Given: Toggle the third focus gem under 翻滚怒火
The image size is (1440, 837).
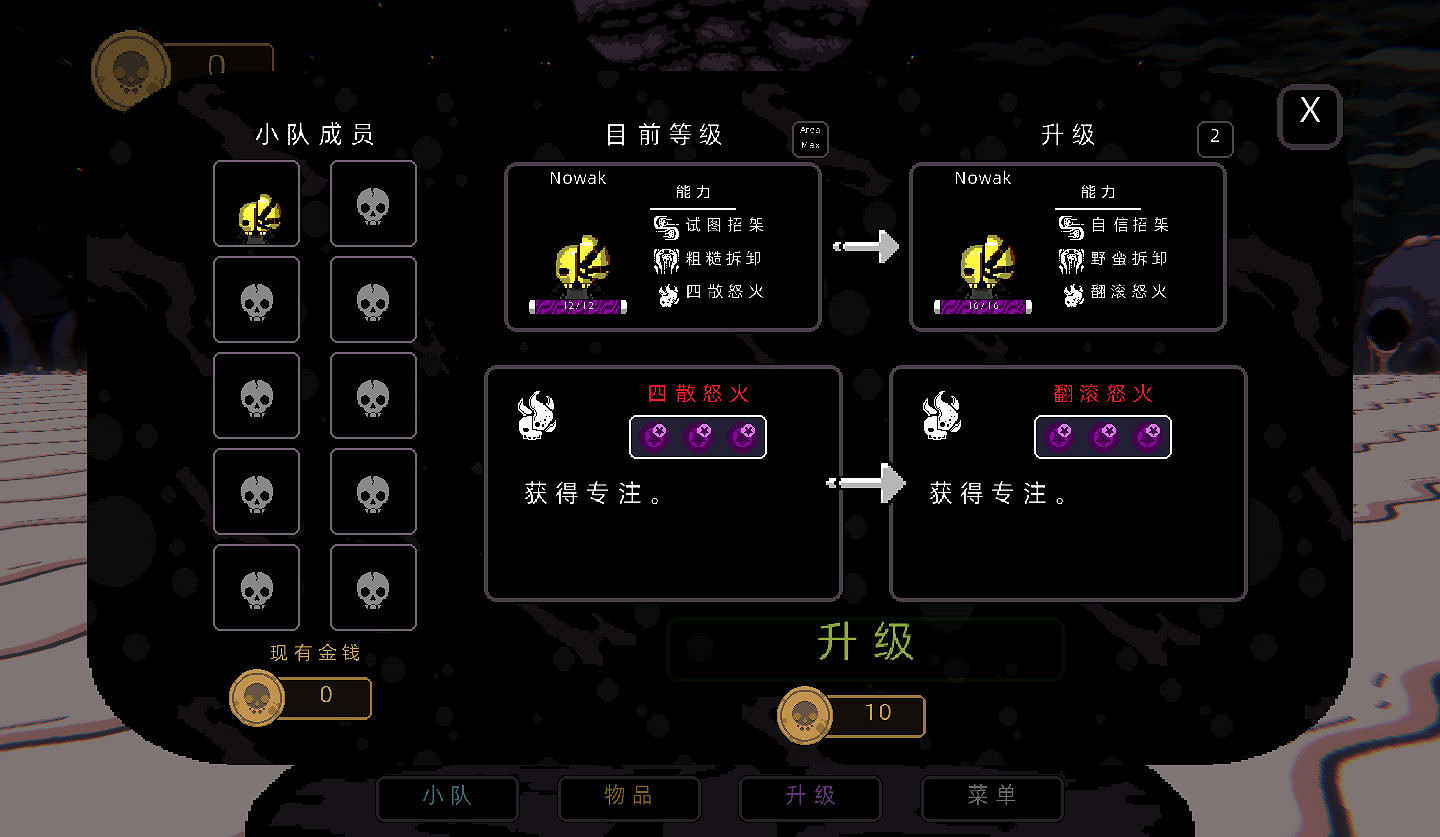Looking at the screenshot, I should point(1145,437).
